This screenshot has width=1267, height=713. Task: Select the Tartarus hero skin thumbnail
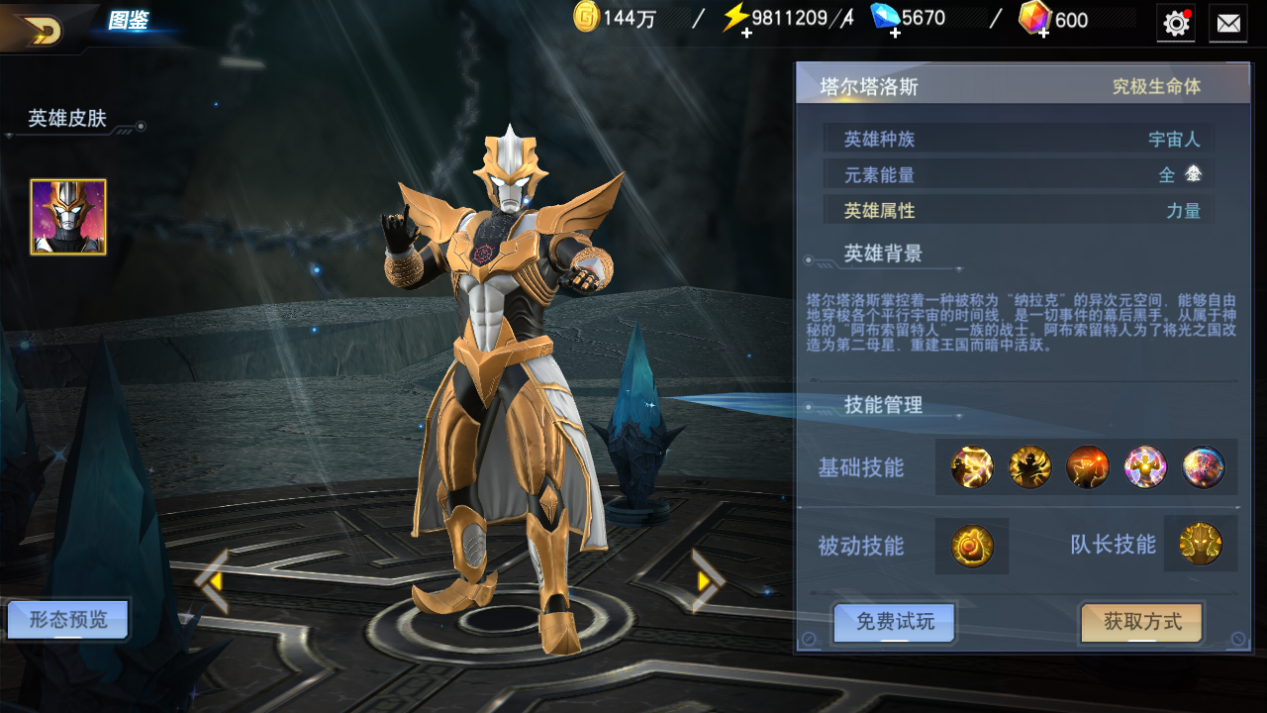click(68, 217)
